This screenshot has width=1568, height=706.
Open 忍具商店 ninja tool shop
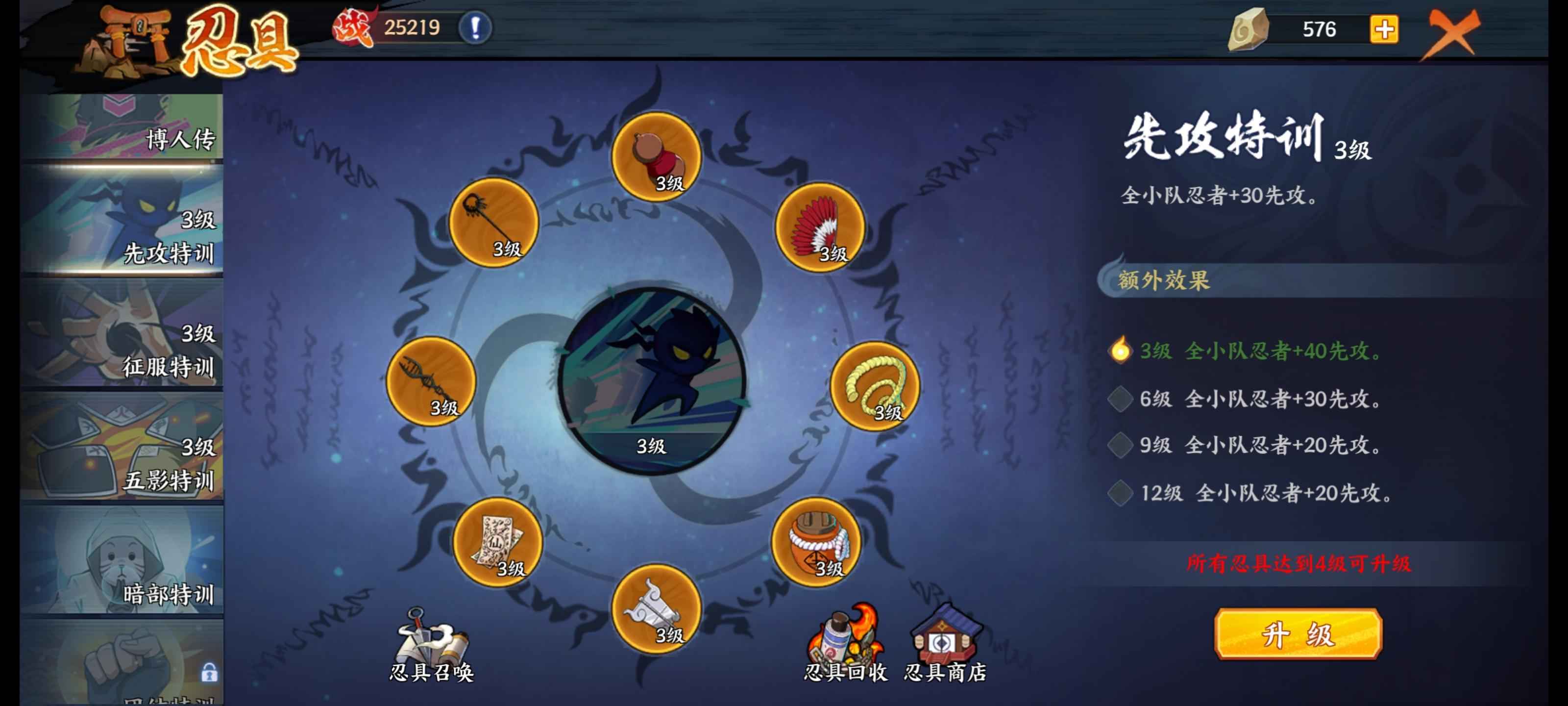click(x=944, y=645)
